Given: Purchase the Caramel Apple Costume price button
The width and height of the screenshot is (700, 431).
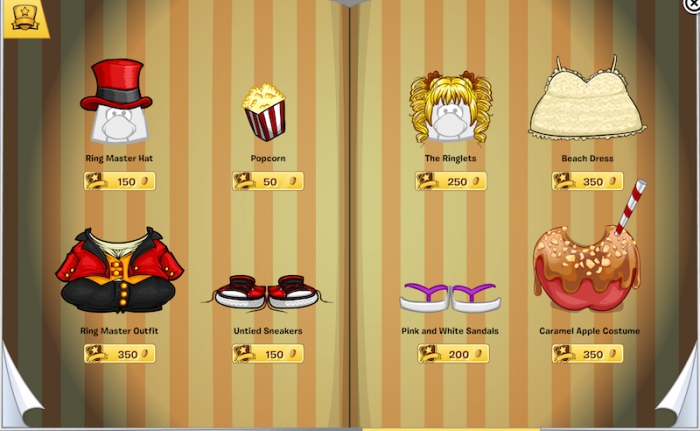Looking at the screenshot, I should pyautogui.click(x=587, y=354).
